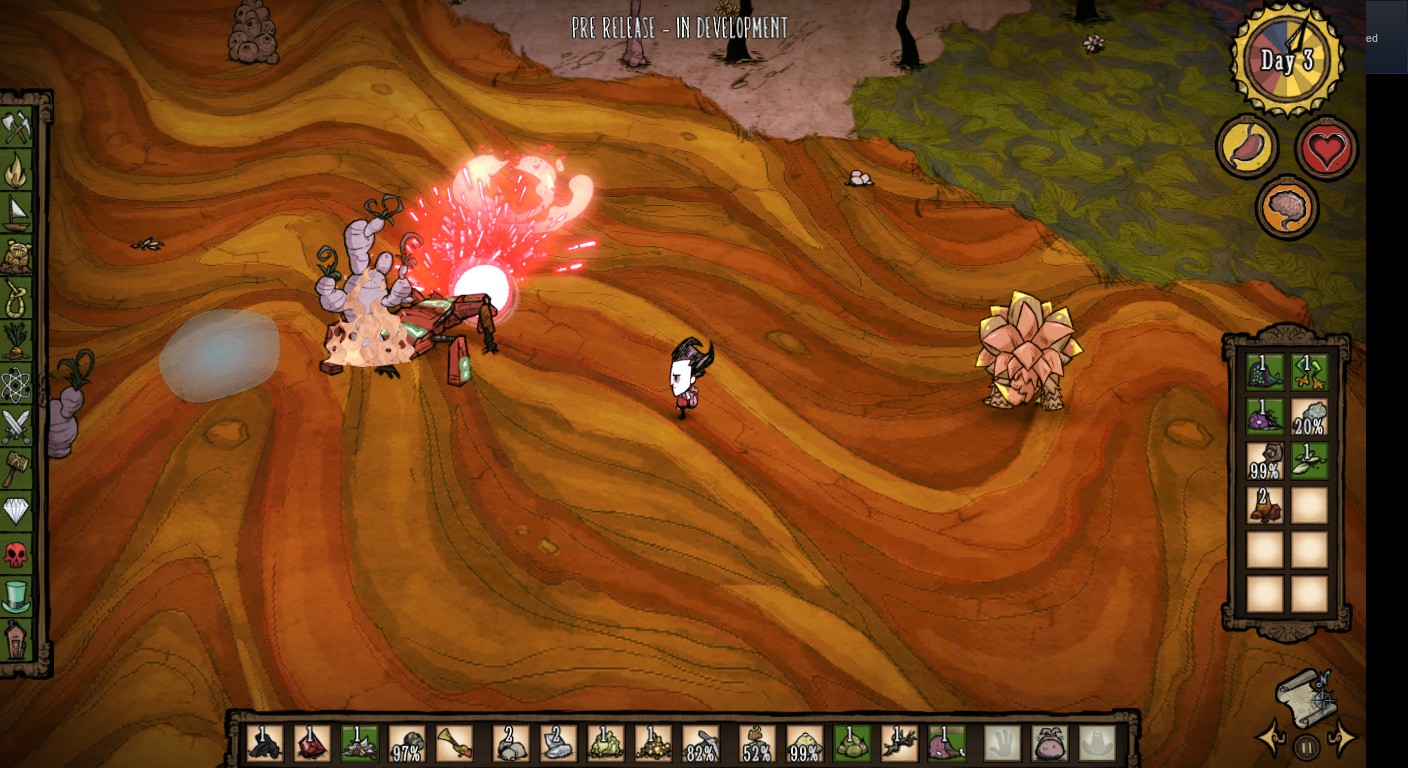Open the Fire crafting tab

[x=16, y=170]
